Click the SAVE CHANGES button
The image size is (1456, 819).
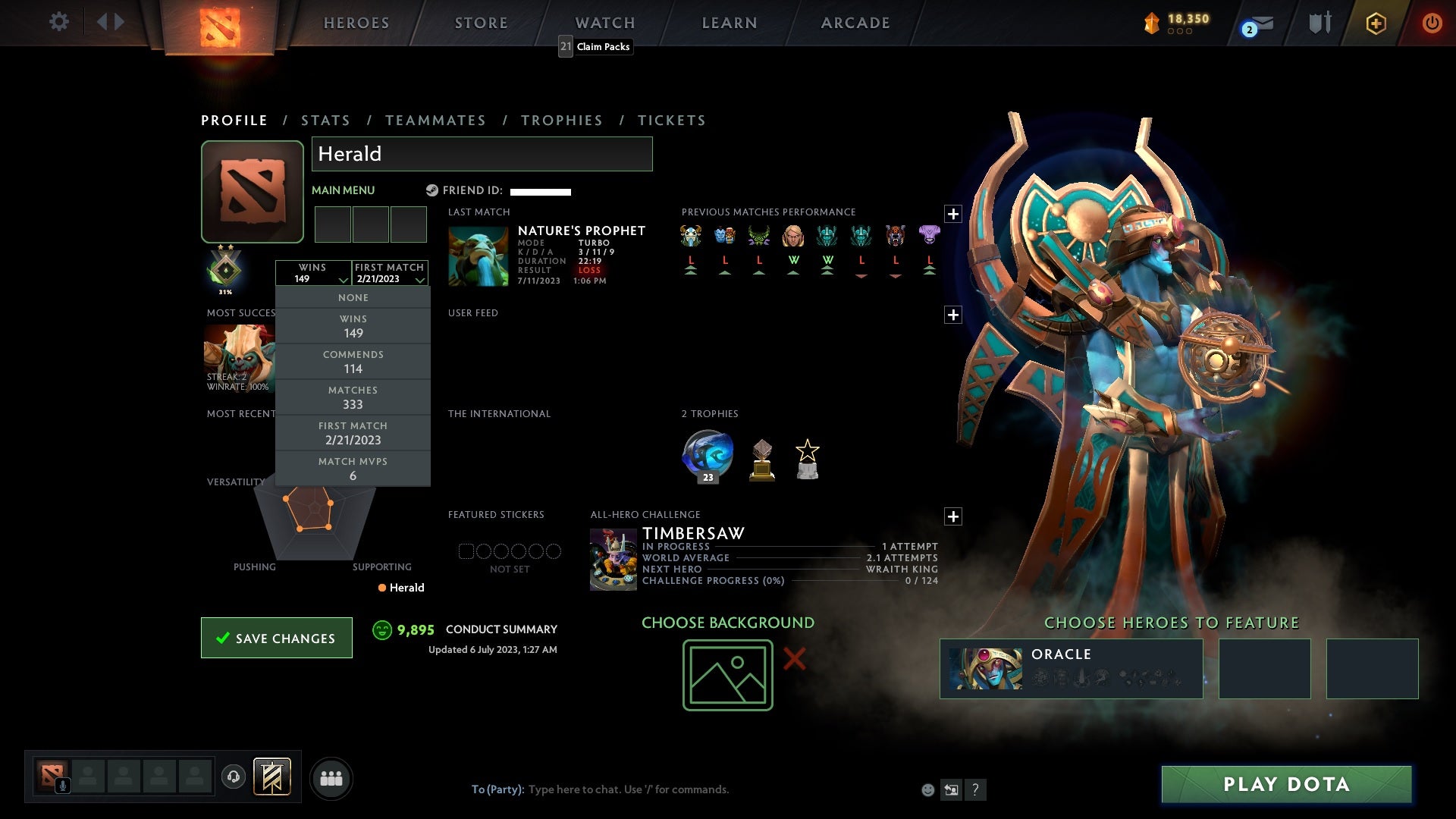276,638
